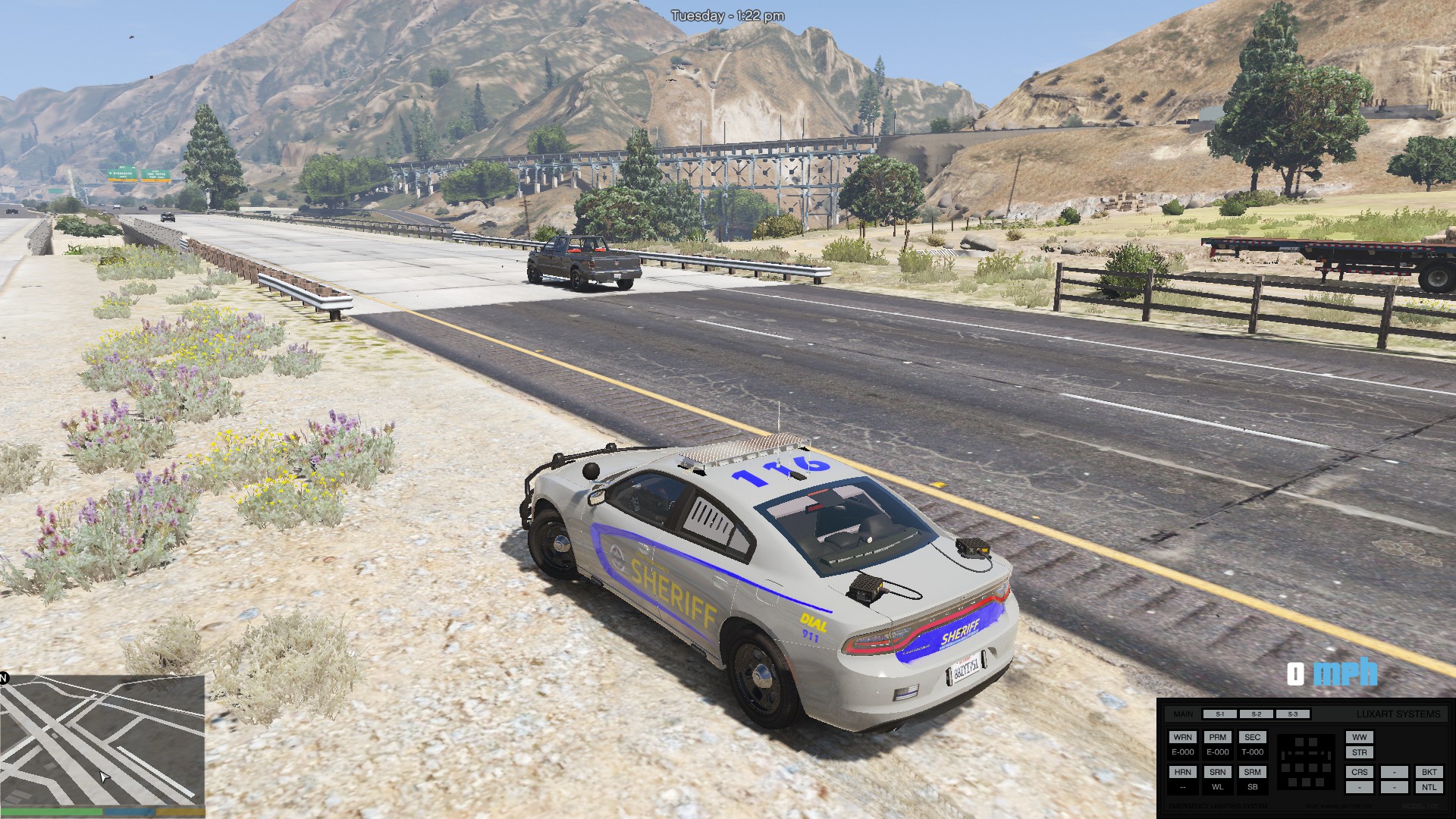Viewport: 1456px width, 819px height.
Task: Toggle the BKT button on the panel
Action: [1429, 772]
